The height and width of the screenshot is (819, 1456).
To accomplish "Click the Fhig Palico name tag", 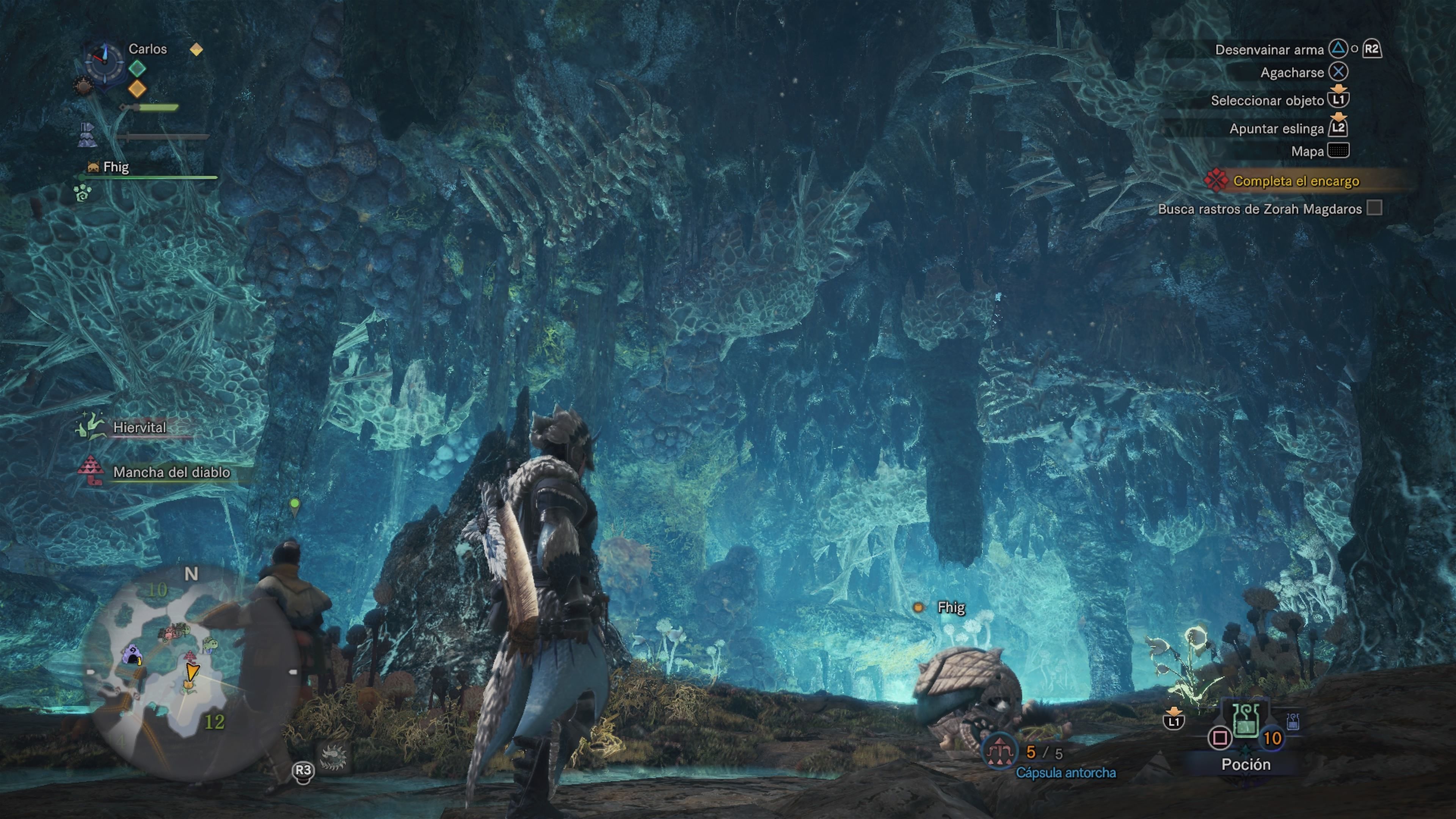I will pyautogui.click(x=951, y=607).
